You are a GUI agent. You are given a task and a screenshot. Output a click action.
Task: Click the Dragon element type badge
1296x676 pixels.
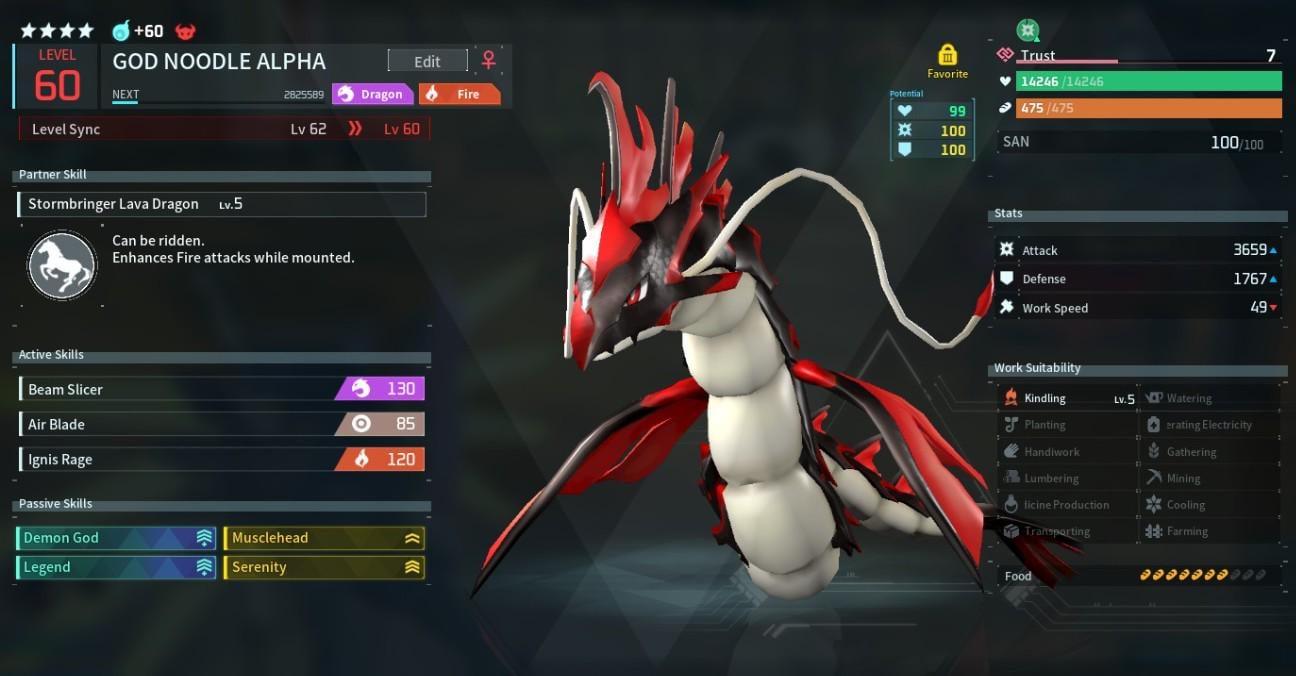372,94
